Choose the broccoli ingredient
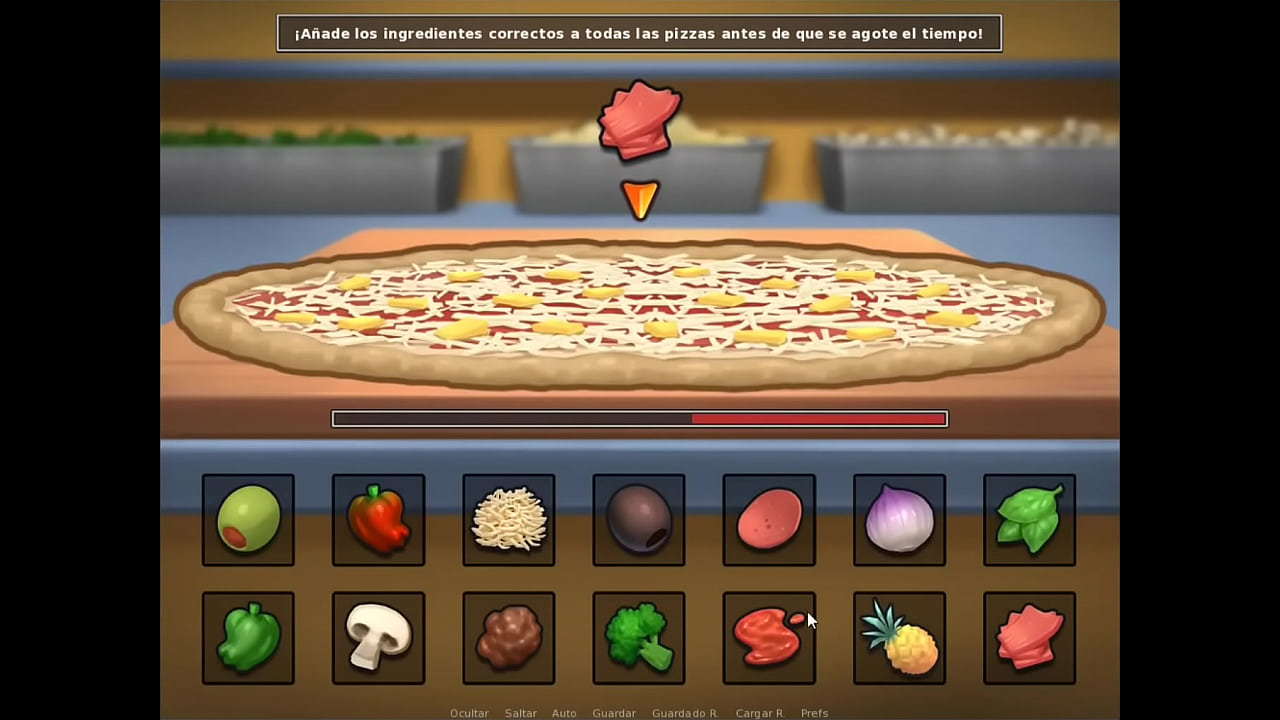 tap(638, 637)
